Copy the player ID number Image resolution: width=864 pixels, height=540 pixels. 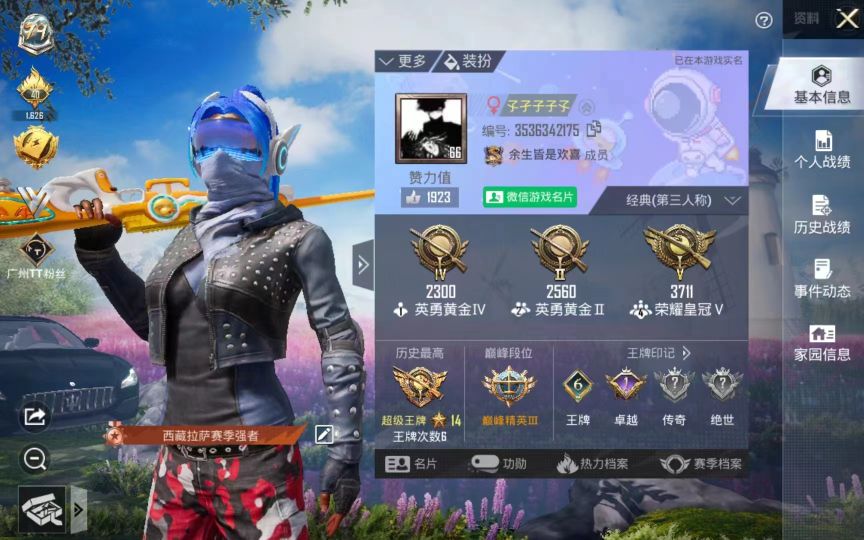tap(594, 130)
